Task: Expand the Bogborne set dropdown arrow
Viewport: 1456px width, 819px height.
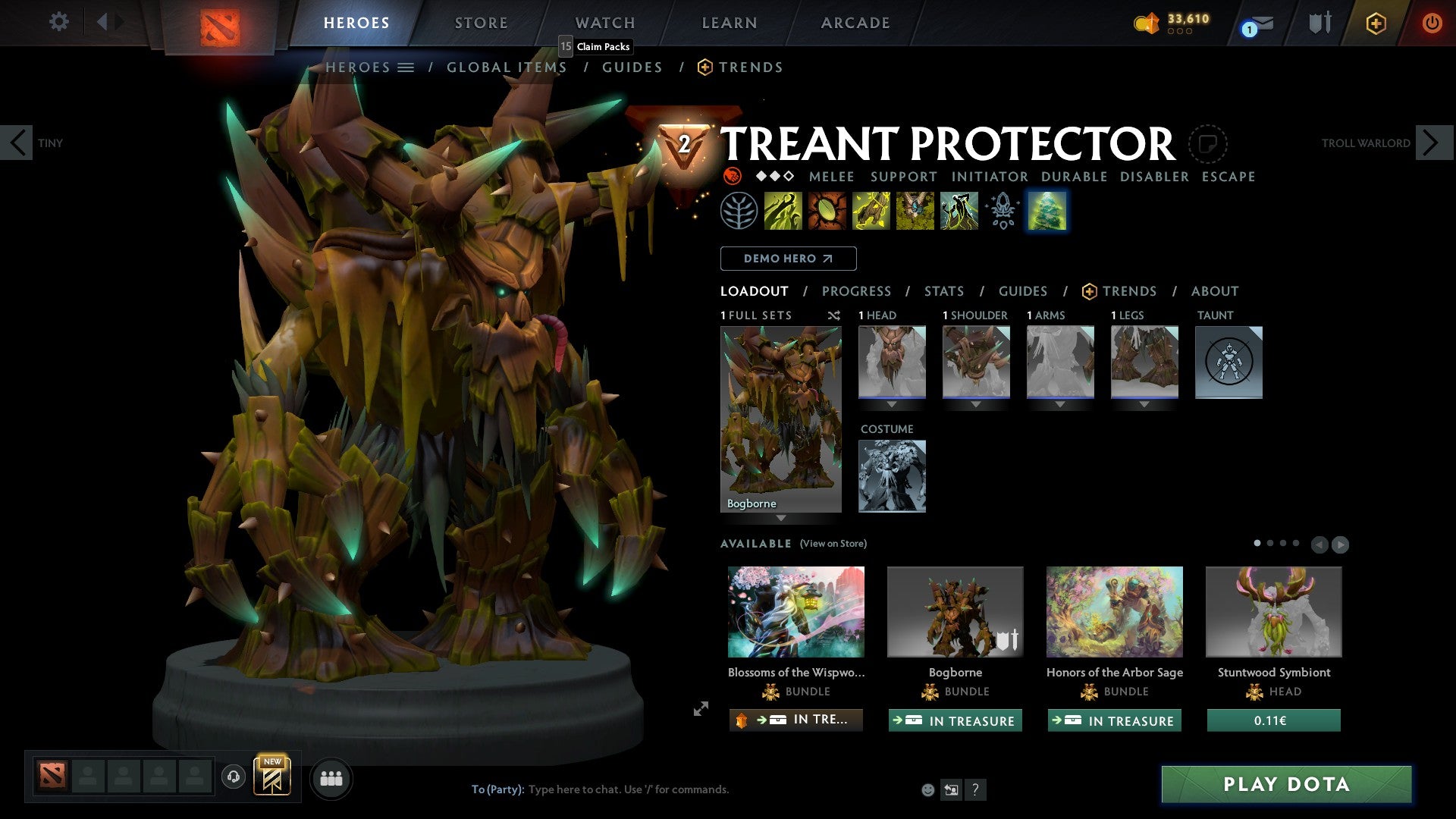Action: point(781,519)
